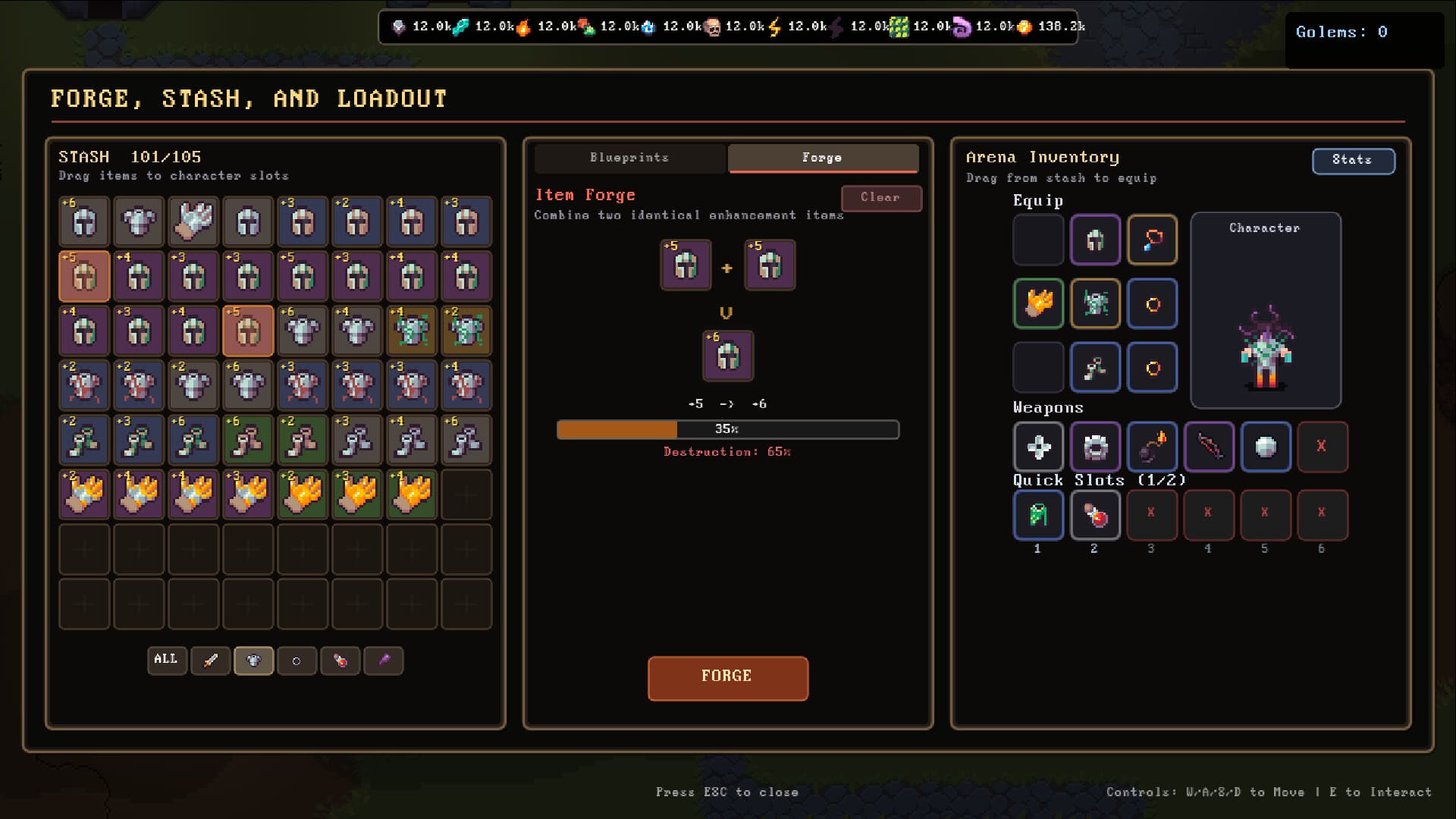
Task: Toggle the purple material filter in the stash
Action: [384, 661]
